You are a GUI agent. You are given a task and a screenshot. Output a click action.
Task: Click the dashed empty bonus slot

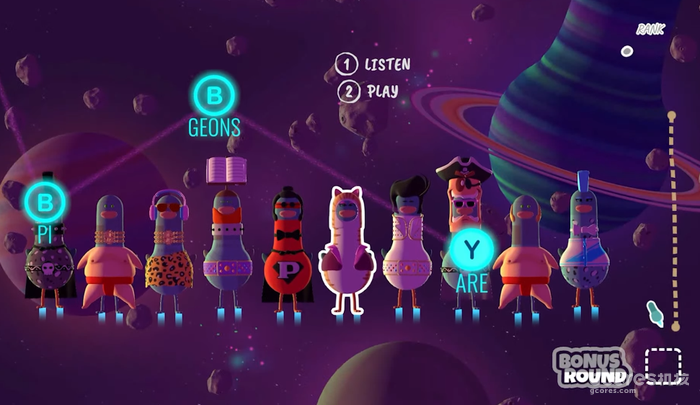662,364
